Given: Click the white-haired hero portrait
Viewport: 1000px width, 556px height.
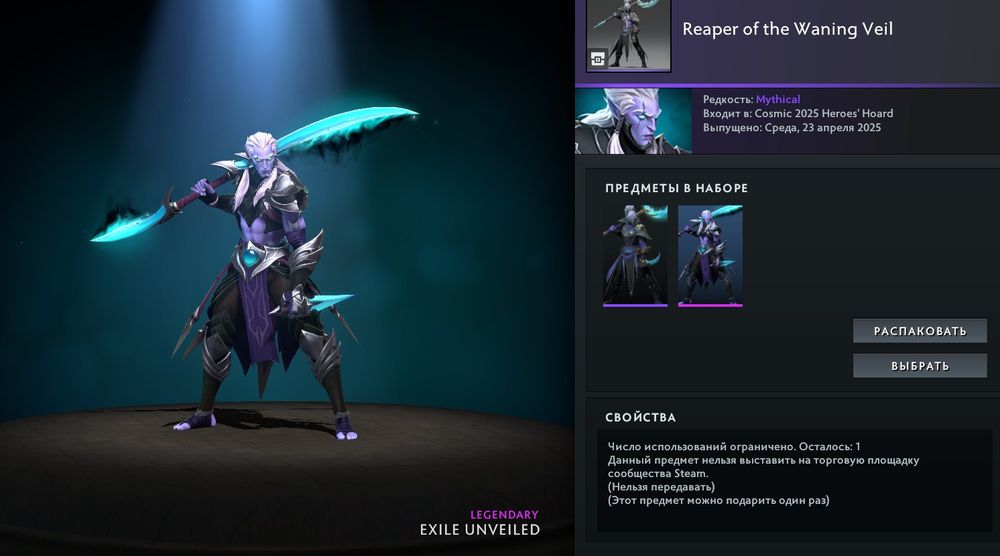Looking at the screenshot, I should click(633, 121).
